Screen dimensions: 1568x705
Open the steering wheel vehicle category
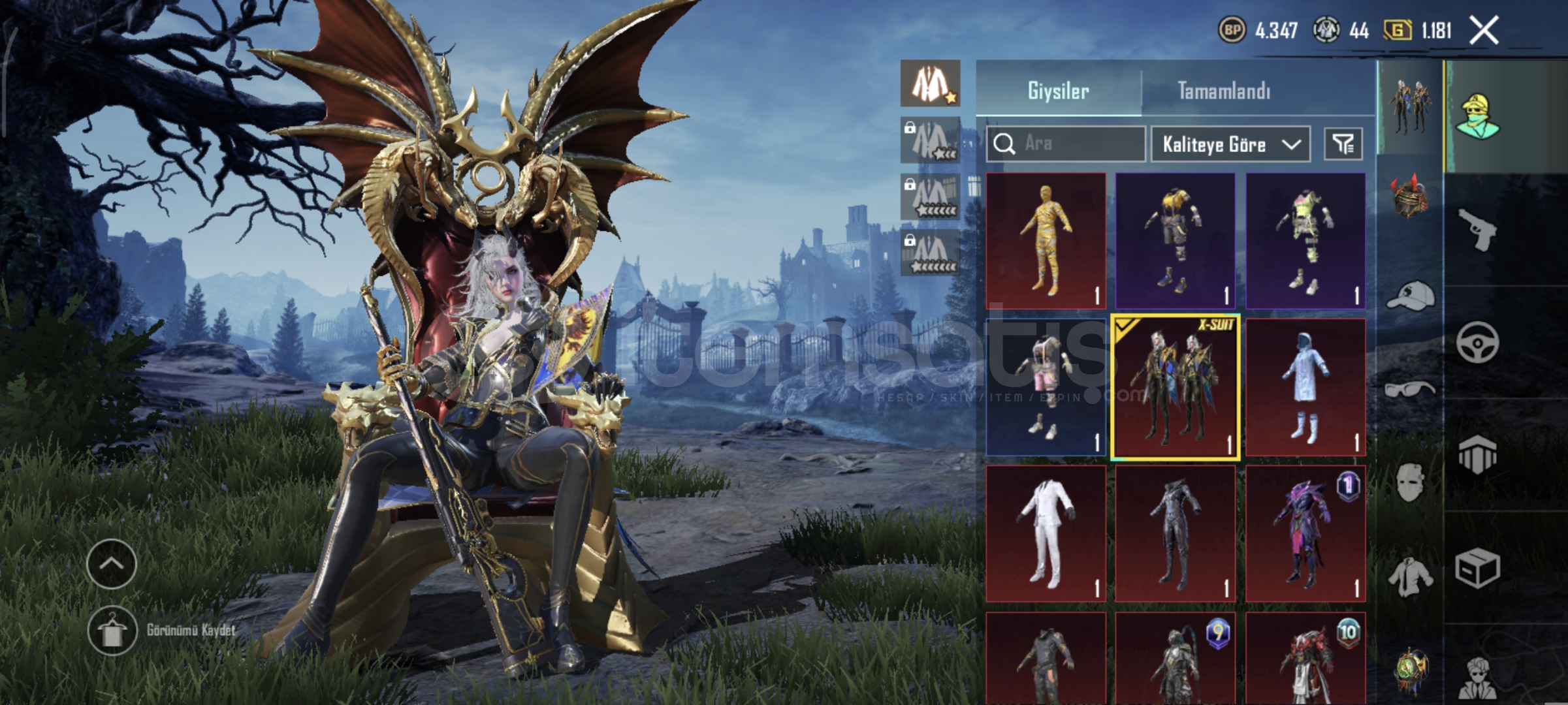pos(1477,342)
